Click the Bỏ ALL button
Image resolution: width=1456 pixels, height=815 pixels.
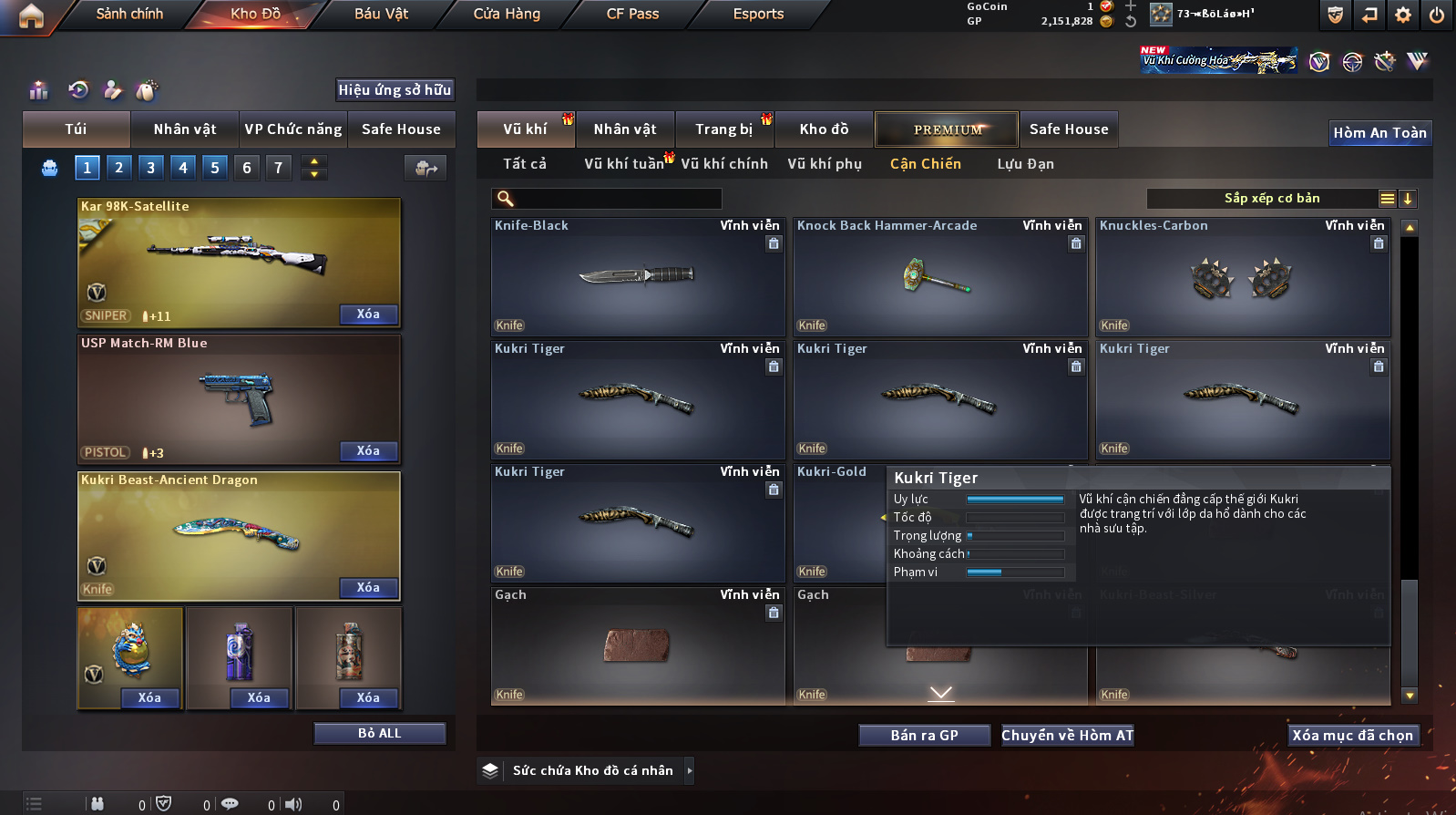(x=379, y=734)
